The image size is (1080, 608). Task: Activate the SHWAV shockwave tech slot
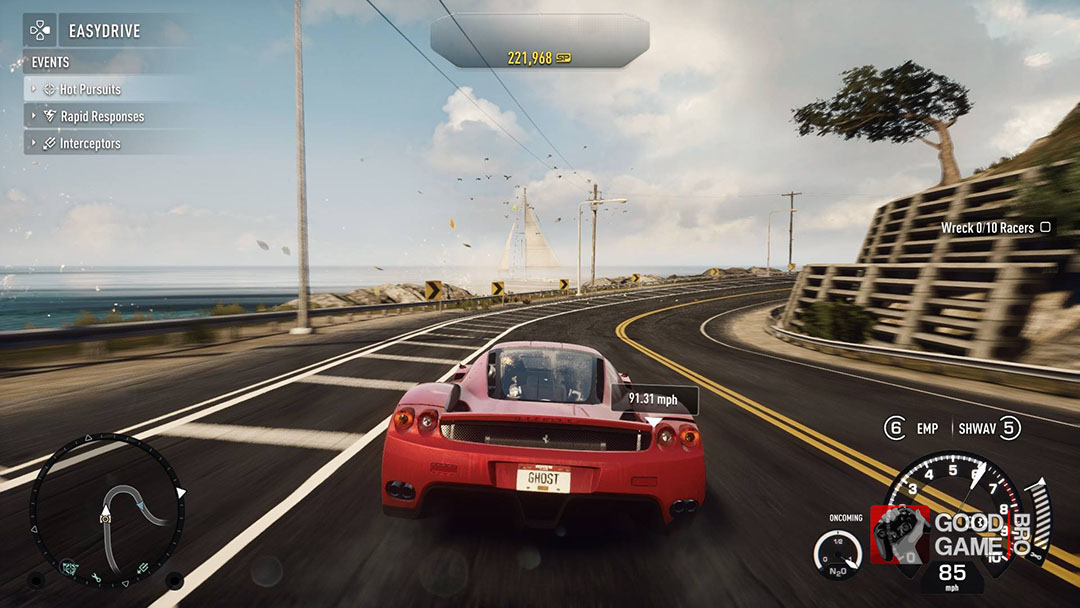(x=990, y=428)
